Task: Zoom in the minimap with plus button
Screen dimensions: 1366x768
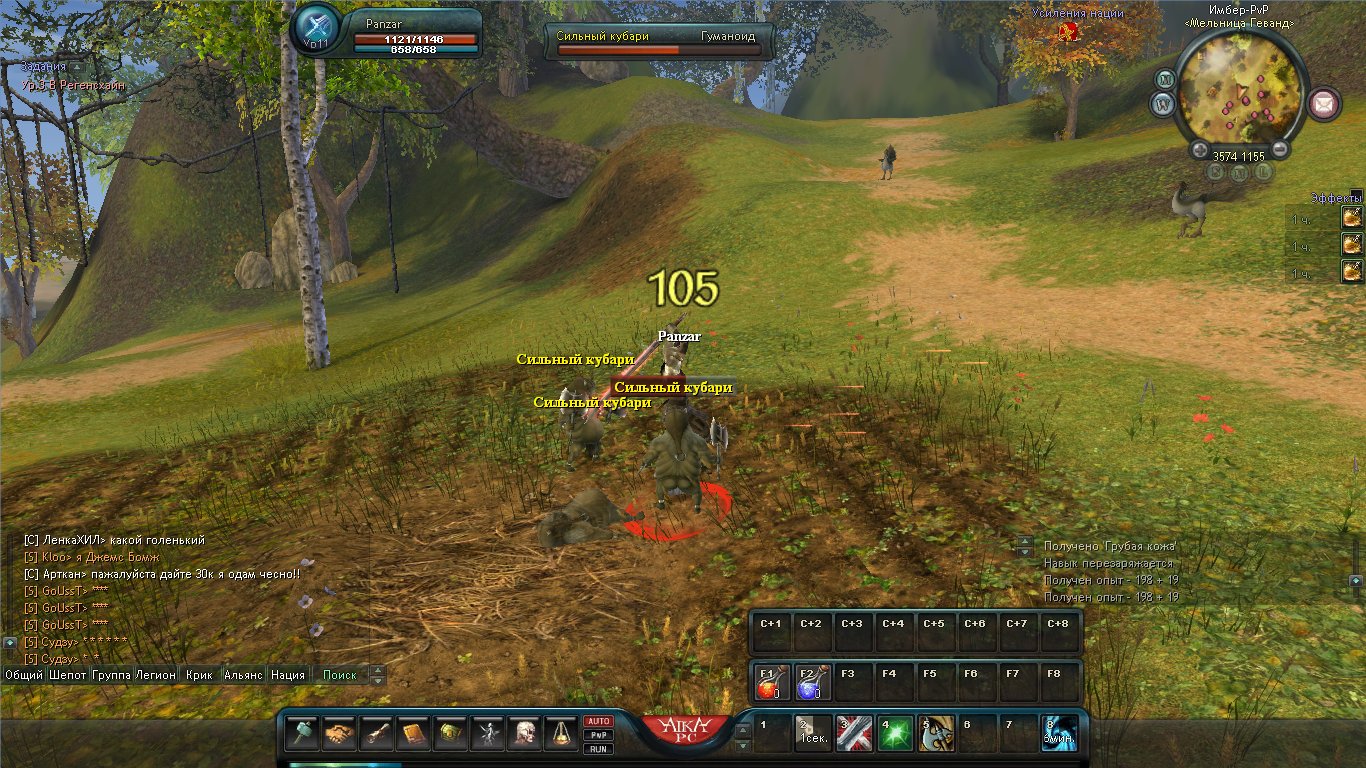Action: (x=1200, y=151)
